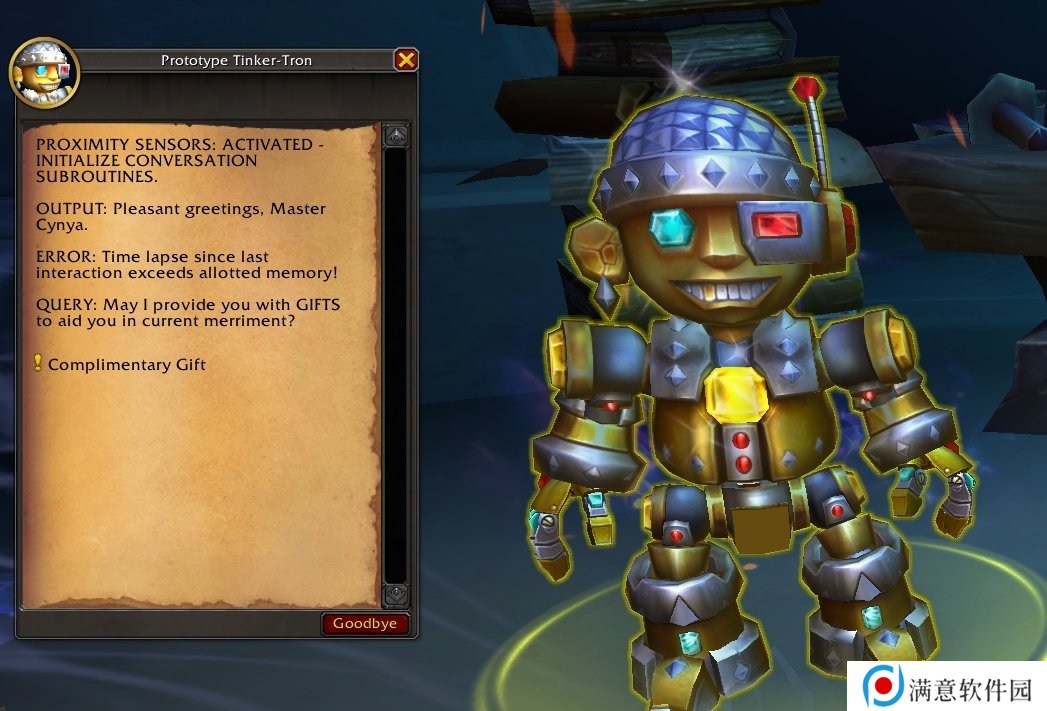Click the Goodbye button

pos(365,624)
